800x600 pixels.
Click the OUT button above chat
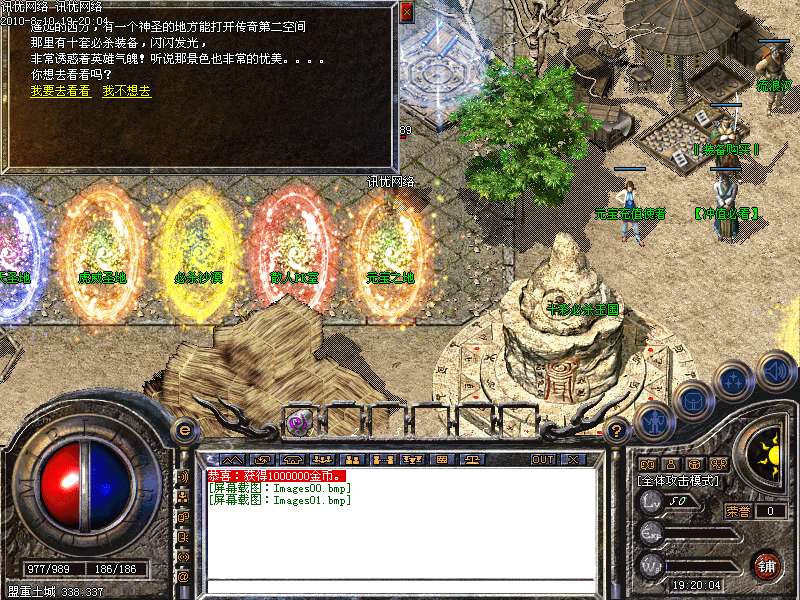pyautogui.click(x=543, y=460)
